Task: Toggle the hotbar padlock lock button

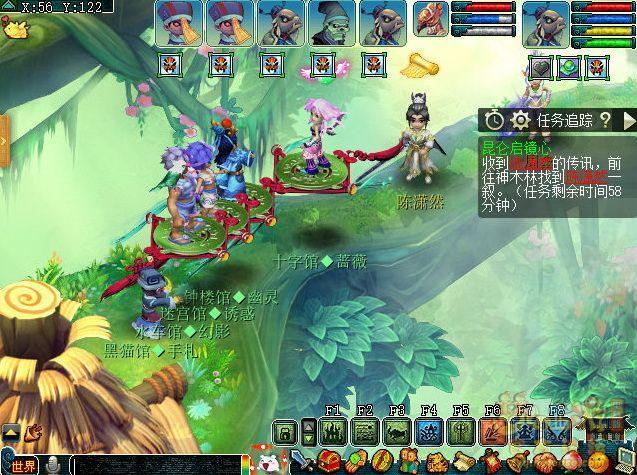Action: pos(286,432)
